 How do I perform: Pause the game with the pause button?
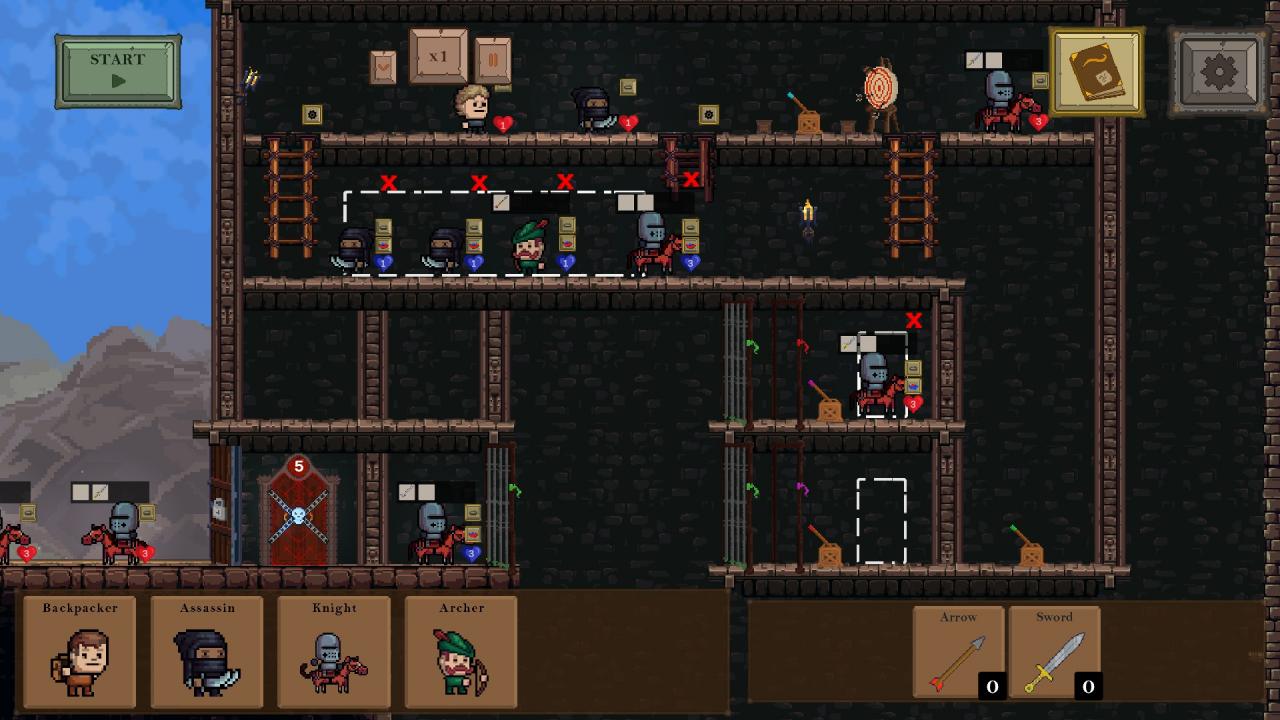coord(493,61)
